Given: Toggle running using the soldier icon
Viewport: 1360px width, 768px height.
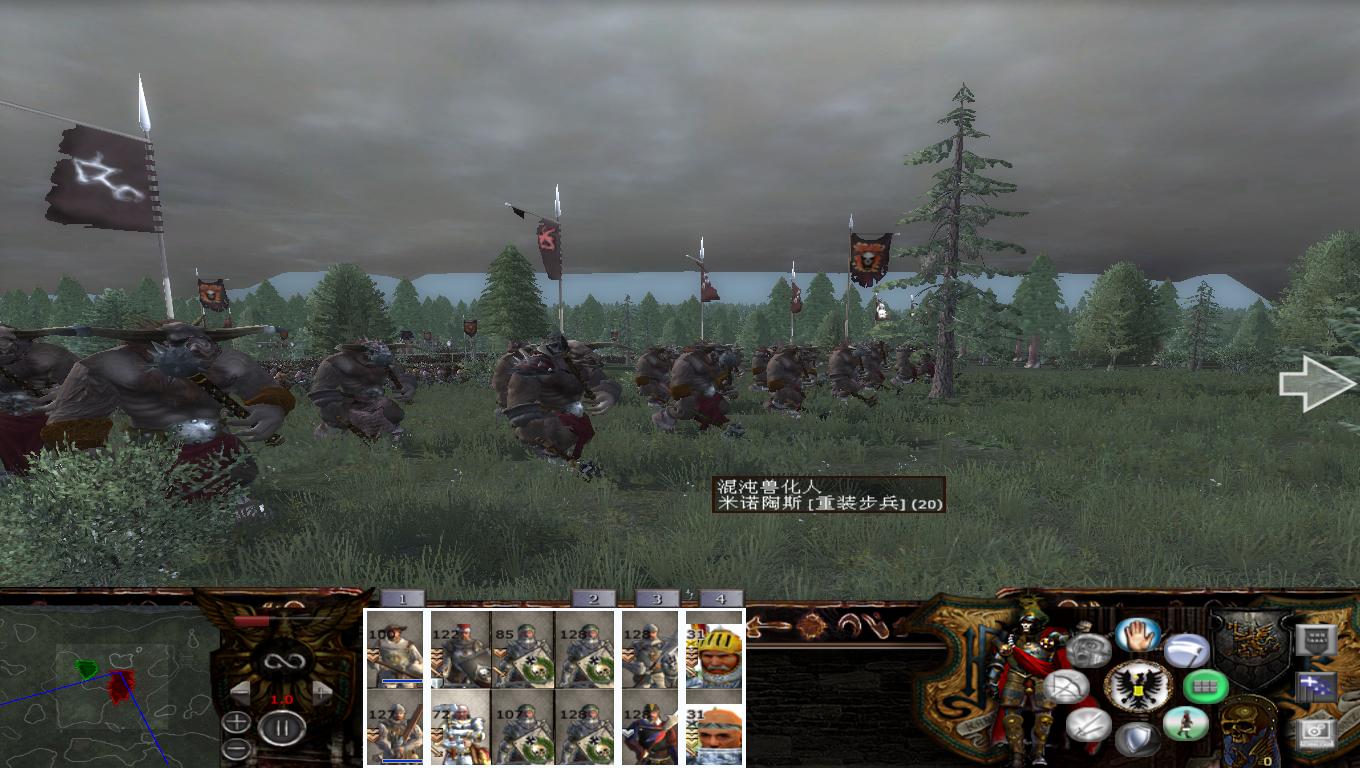Looking at the screenshot, I should click(x=1185, y=723).
